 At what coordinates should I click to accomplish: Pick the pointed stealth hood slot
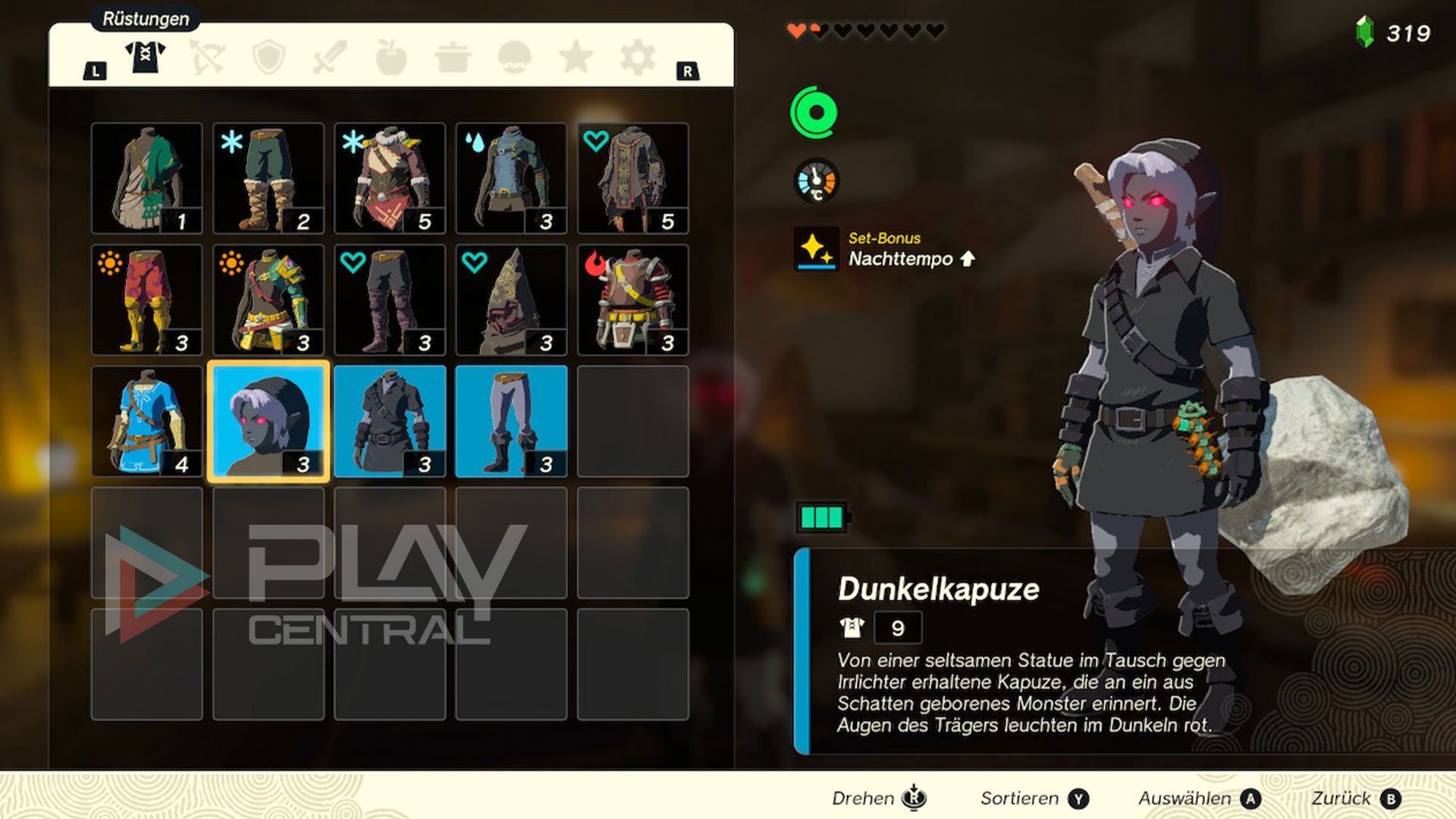[x=511, y=300]
